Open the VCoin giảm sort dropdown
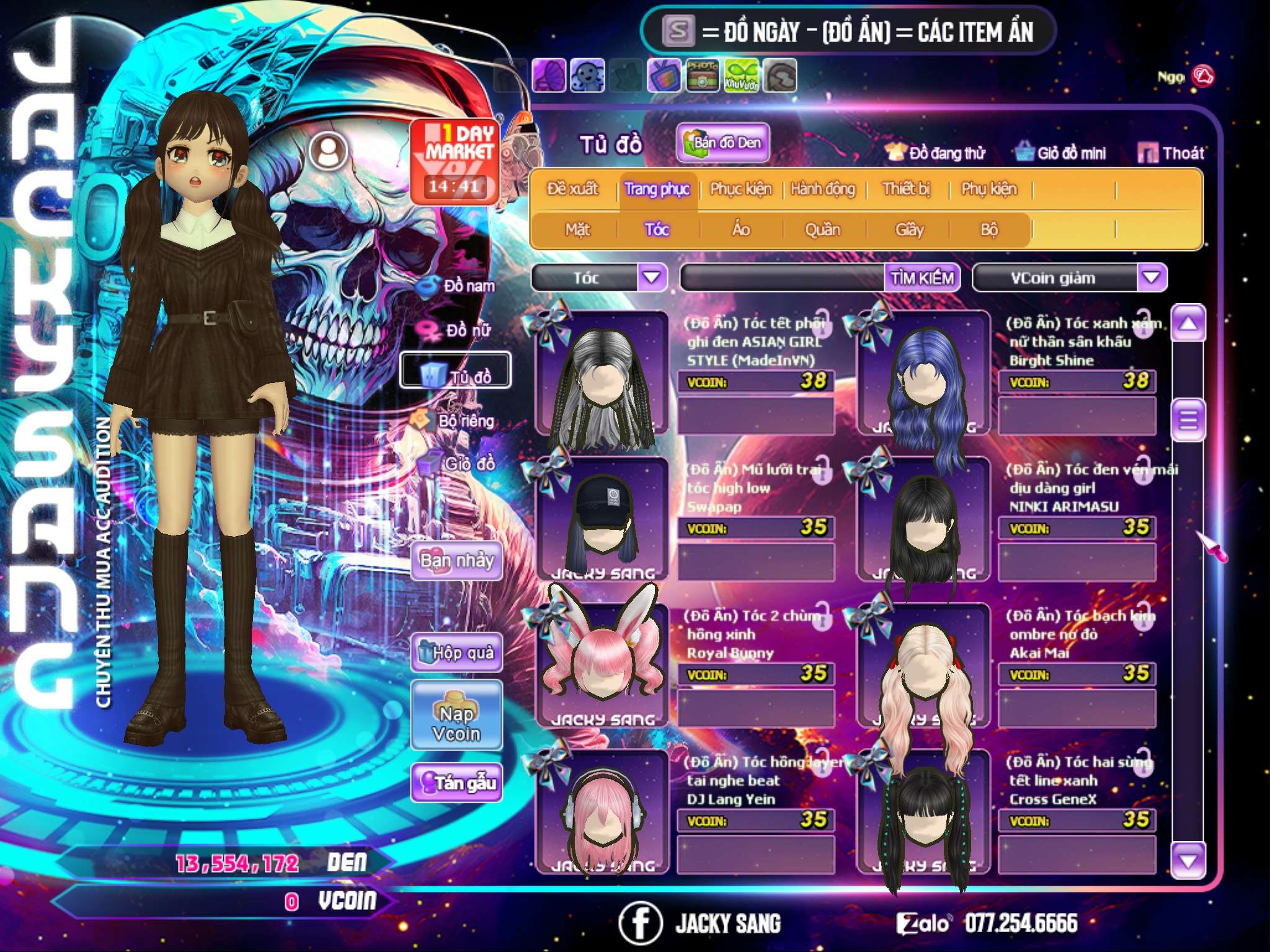Viewport: 1270px width, 952px height. (1152, 277)
